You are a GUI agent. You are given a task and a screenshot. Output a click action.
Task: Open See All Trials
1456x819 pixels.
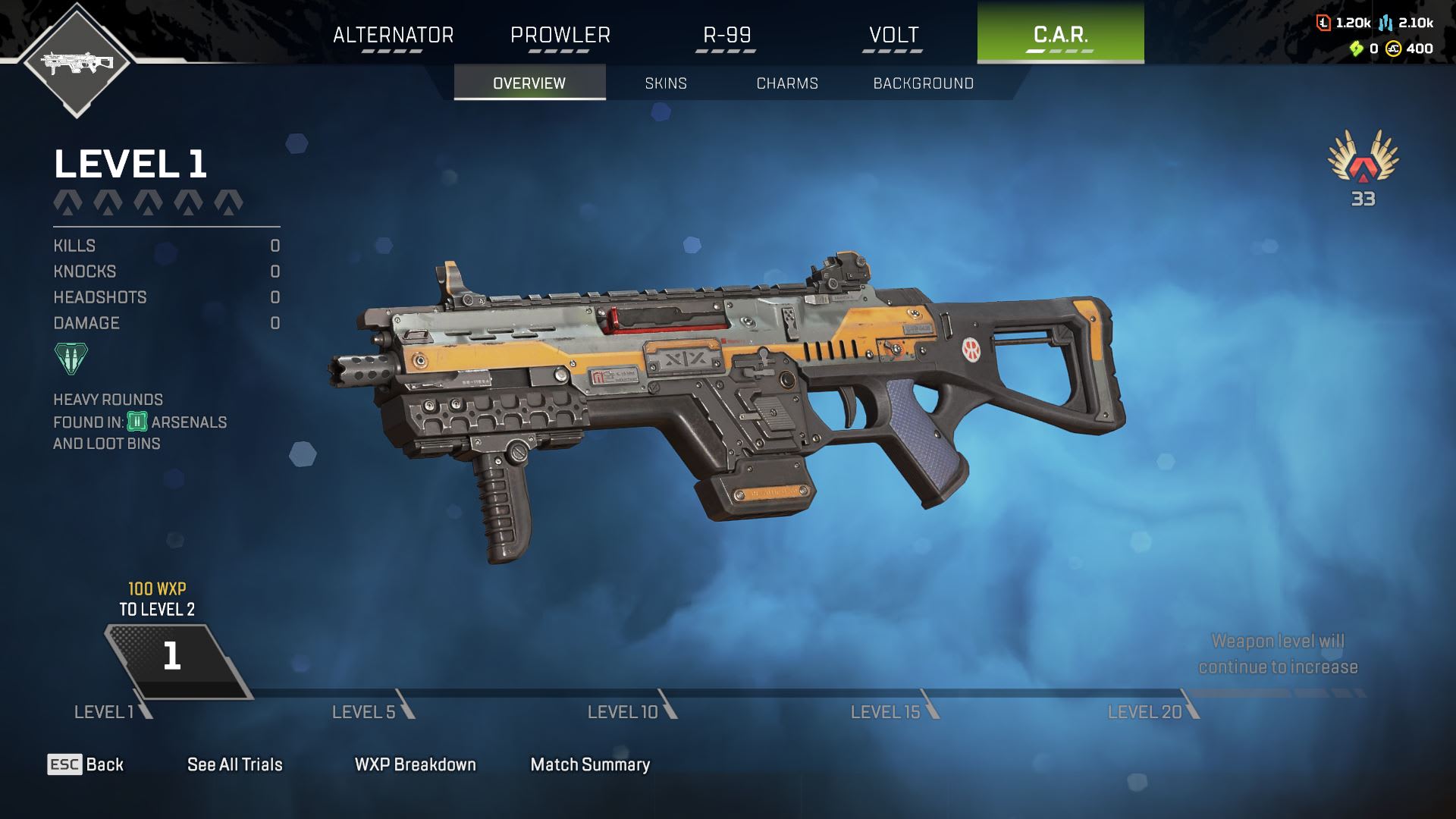coord(234,764)
